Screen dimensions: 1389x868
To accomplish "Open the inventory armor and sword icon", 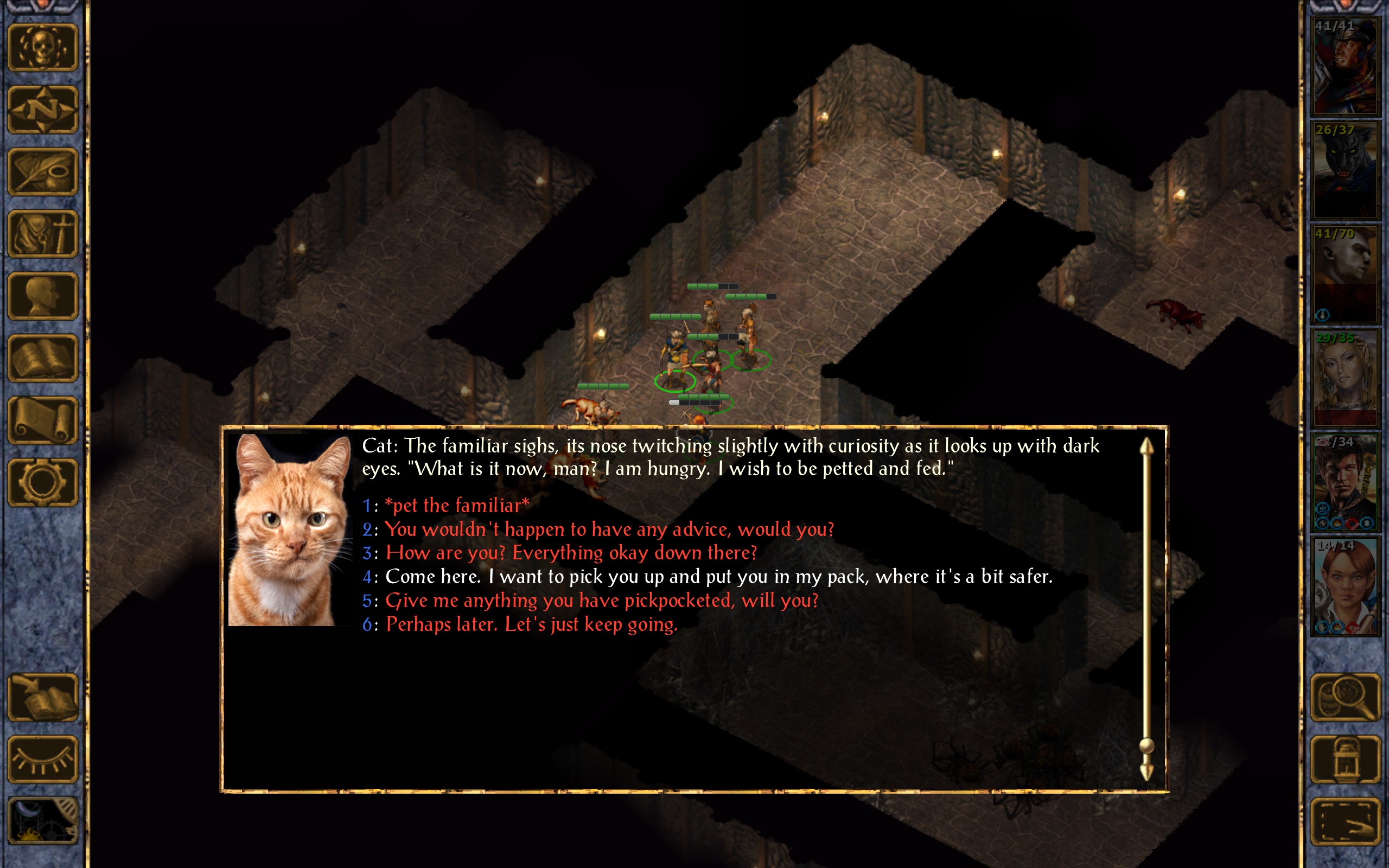I will click(42, 234).
